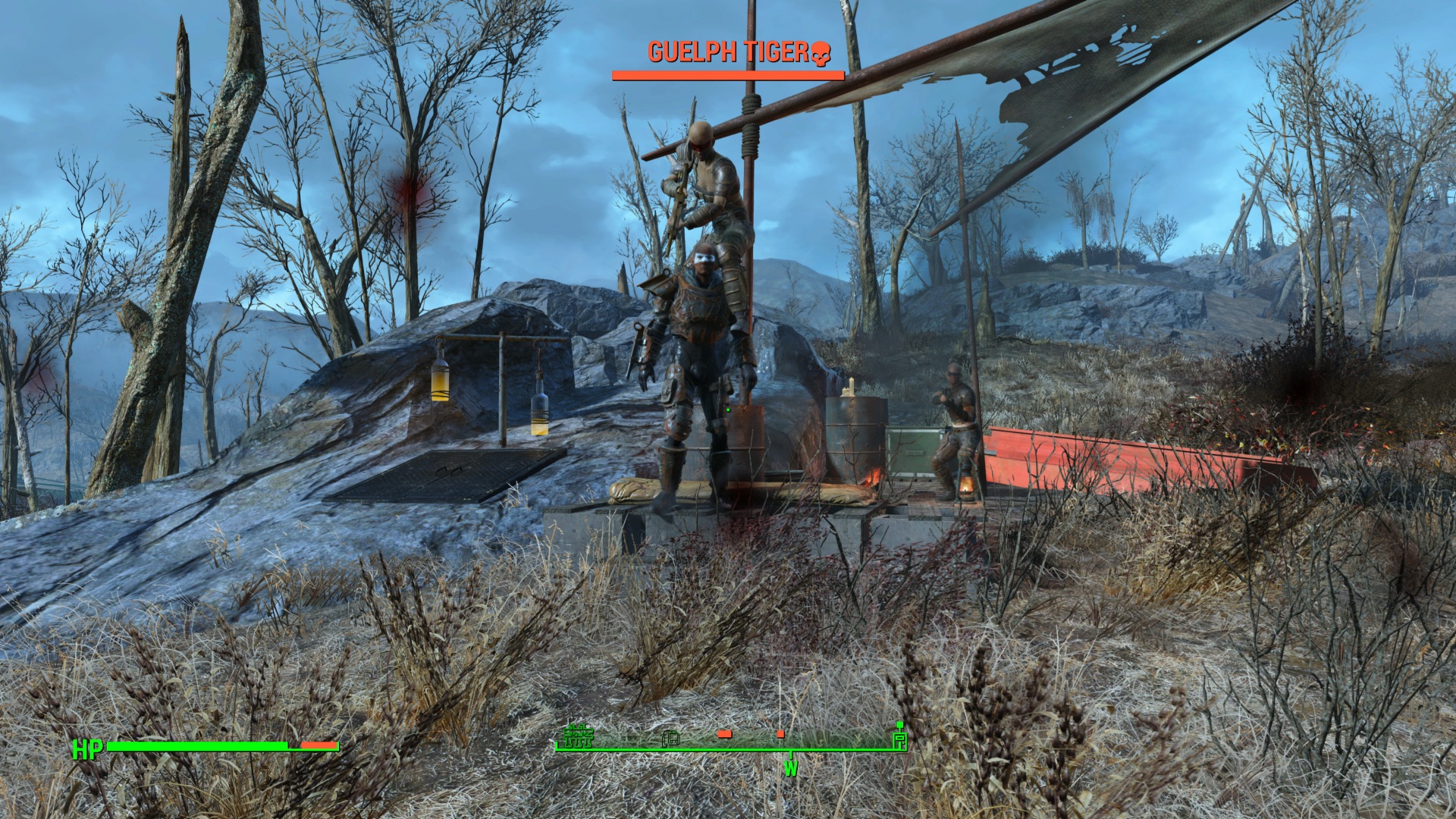Click the W west indicator on the compass
The height and width of the screenshot is (819, 1456).
pyautogui.click(x=791, y=768)
